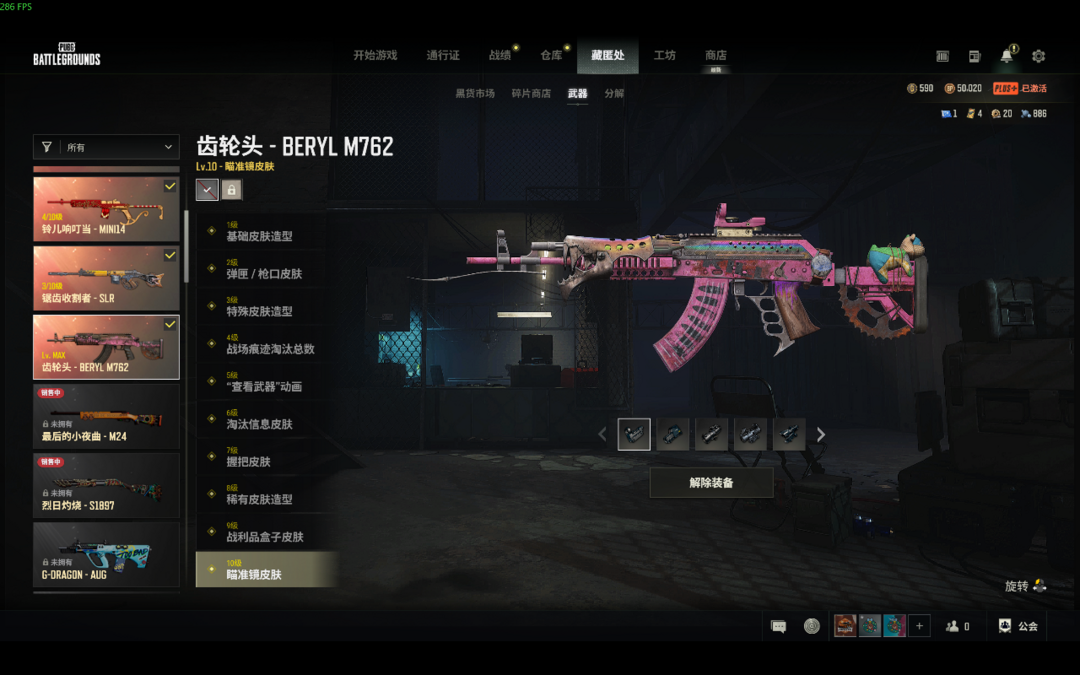The width and height of the screenshot is (1080, 675).
Task: Go to the 工坊 tab
Action: point(665,56)
